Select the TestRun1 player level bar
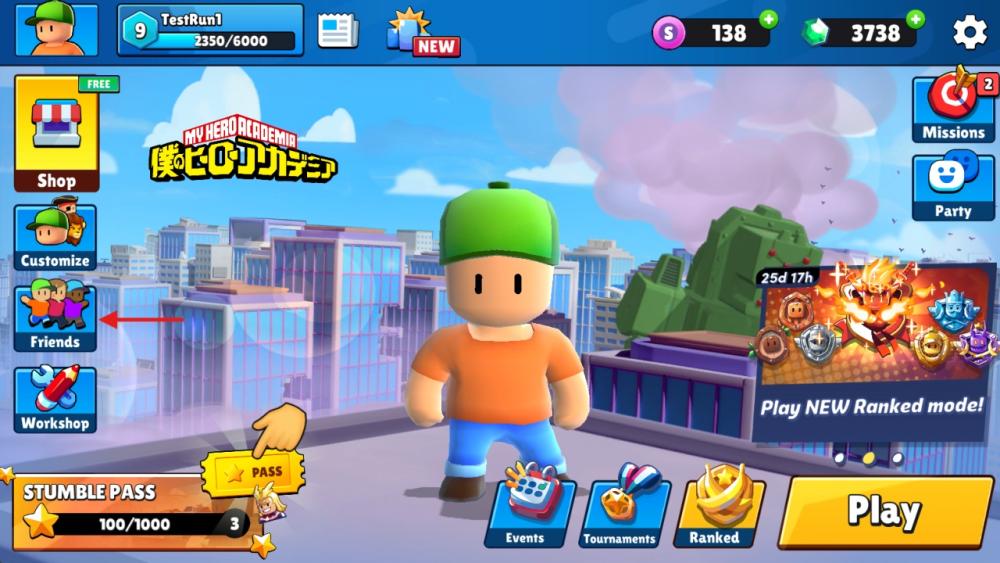This screenshot has width=1000, height=563. 211,30
